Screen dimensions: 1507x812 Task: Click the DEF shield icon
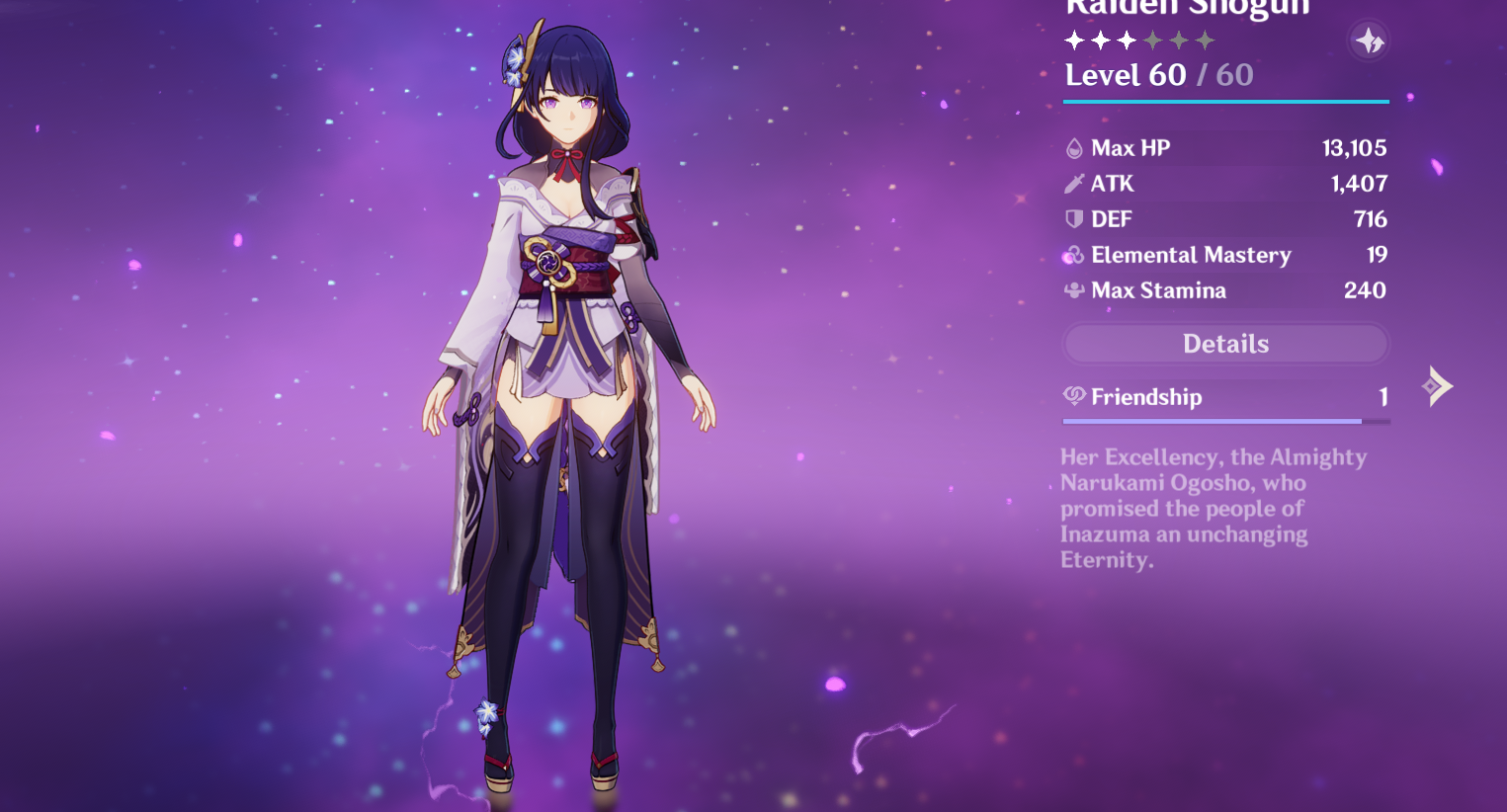pyautogui.click(x=1073, y=218)
